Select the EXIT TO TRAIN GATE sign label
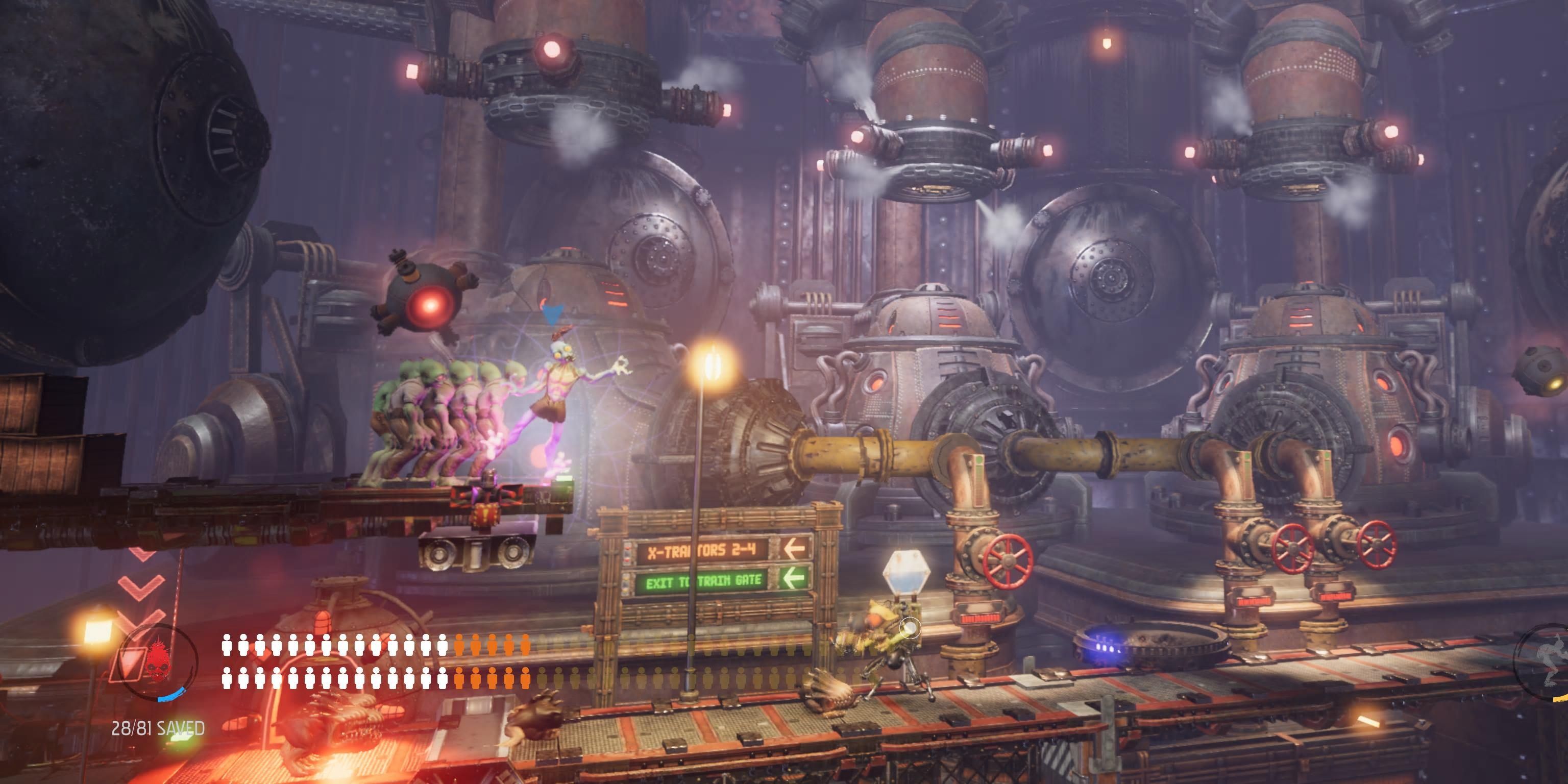The height and width of the screenshot is (784, 1568). point(704,581)
